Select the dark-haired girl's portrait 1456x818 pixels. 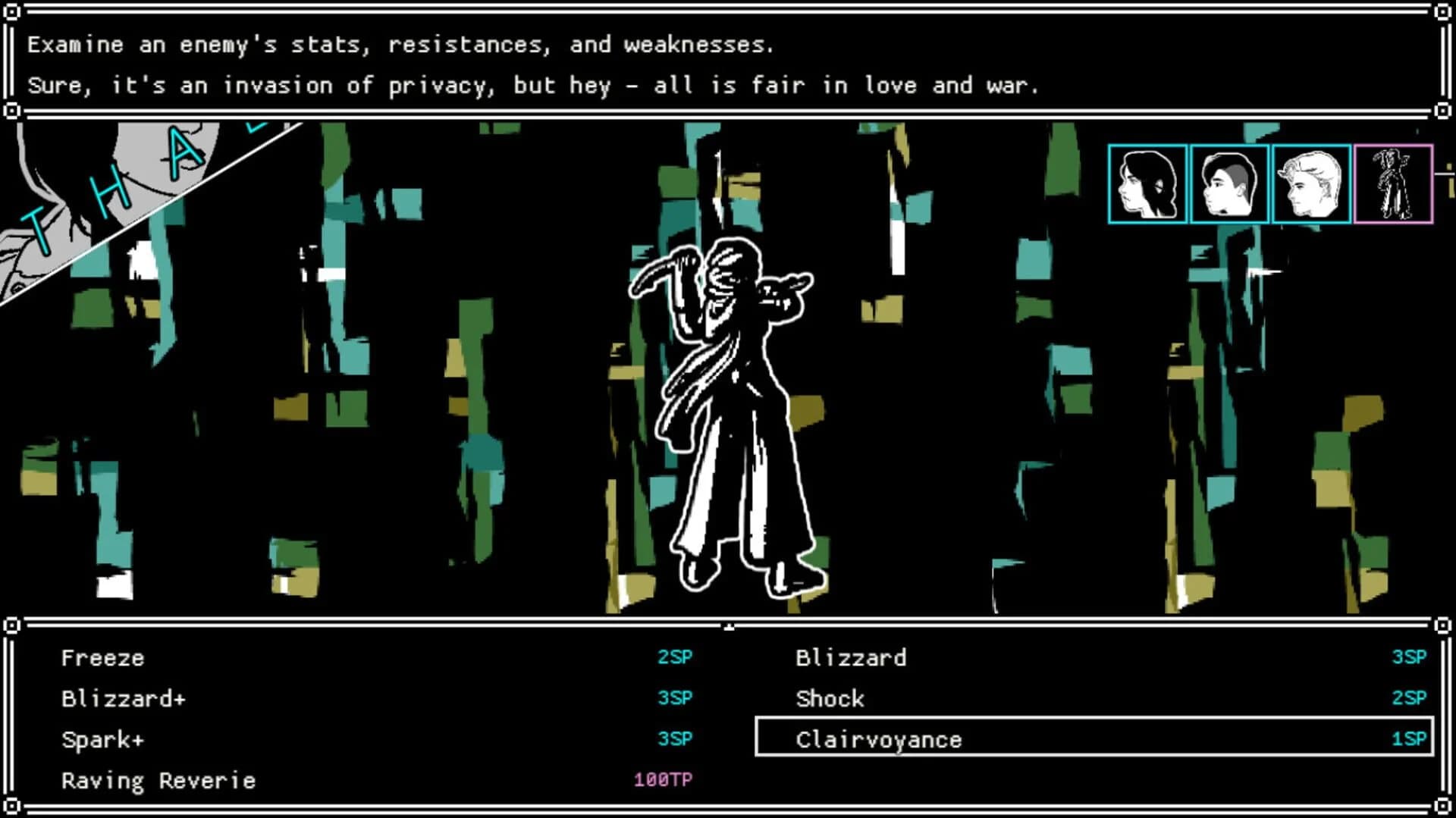point(1146,180)
